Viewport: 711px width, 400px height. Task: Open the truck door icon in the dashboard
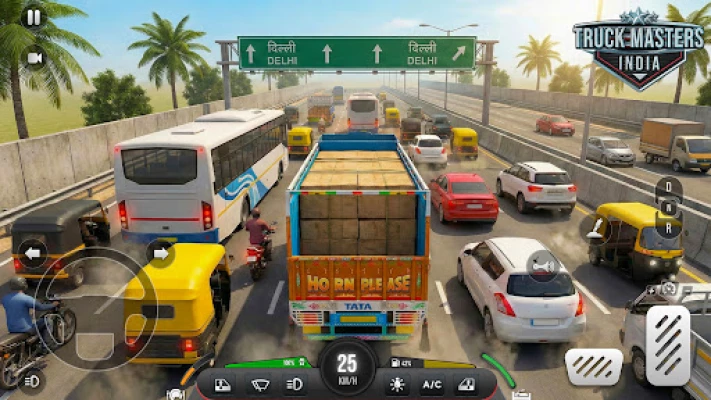pos(224,384)
